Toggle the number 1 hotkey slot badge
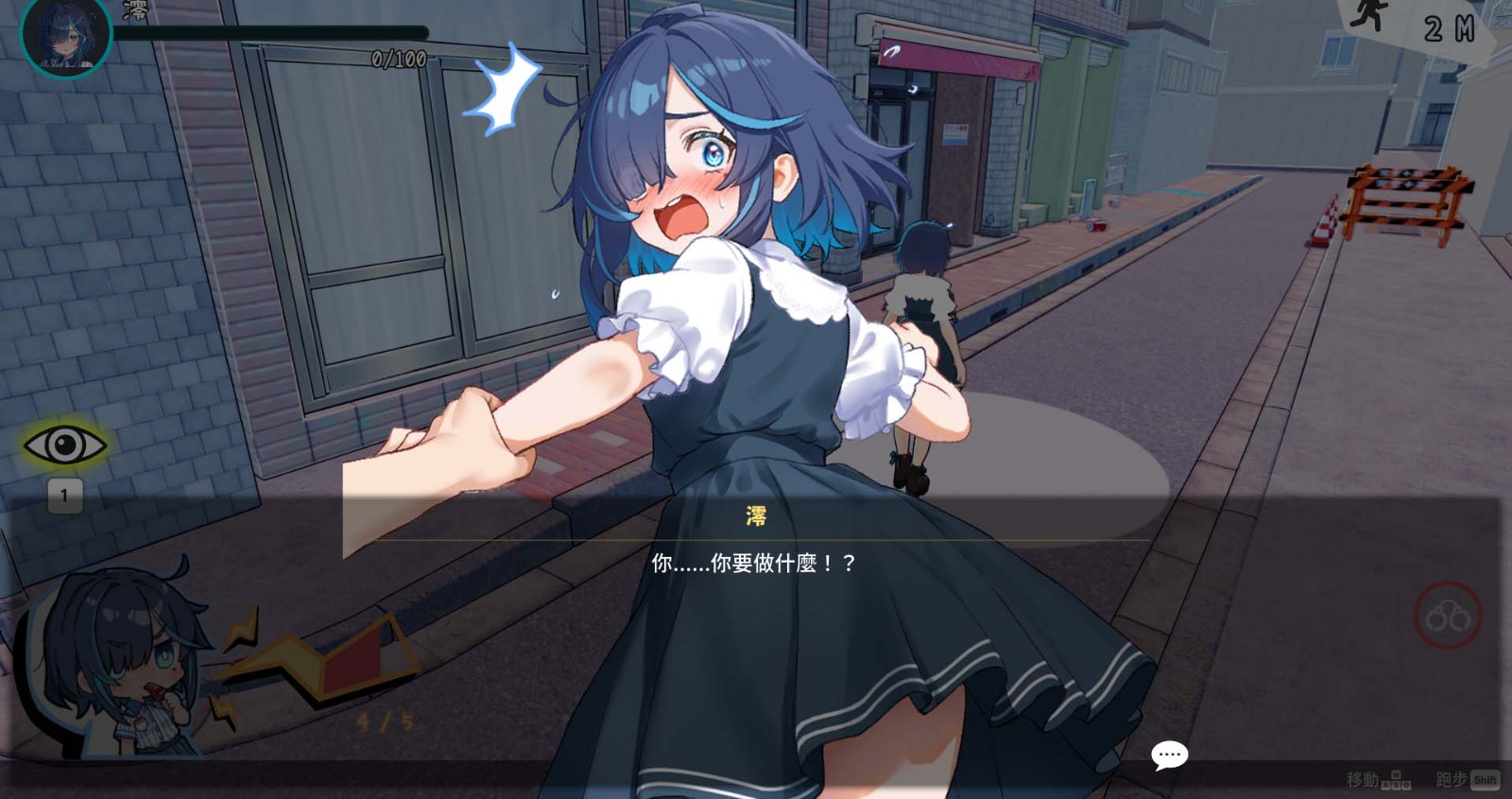This screenshot has width=1512, height=799. [63, 494]
